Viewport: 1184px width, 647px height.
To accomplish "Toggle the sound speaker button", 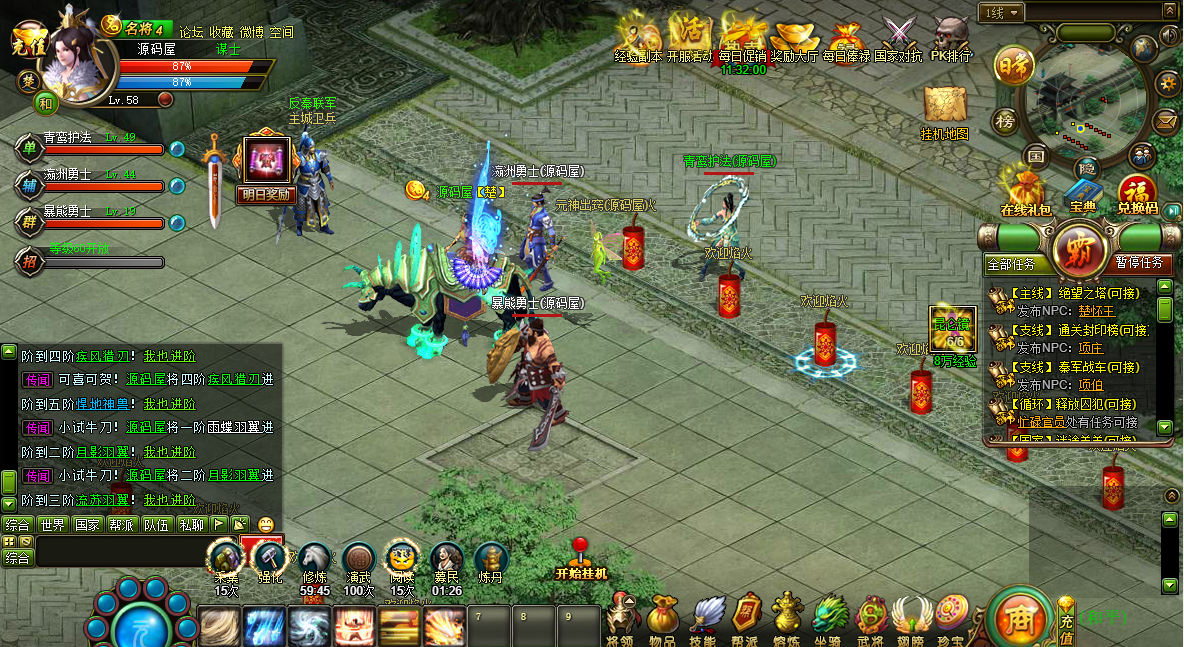I will [1167, 36].
